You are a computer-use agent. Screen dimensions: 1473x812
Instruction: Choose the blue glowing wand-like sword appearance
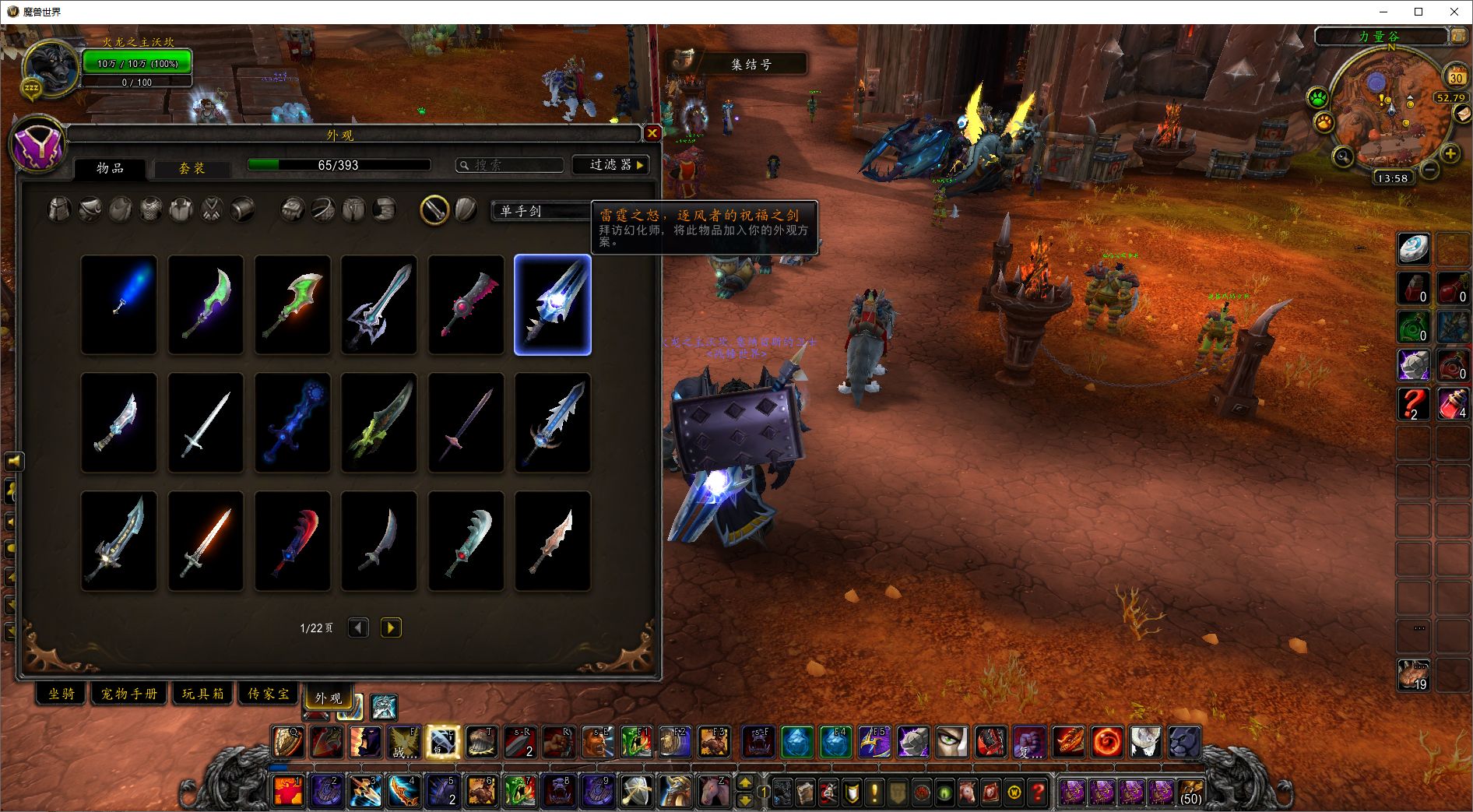pyautogui.click(x=119, y=305)
